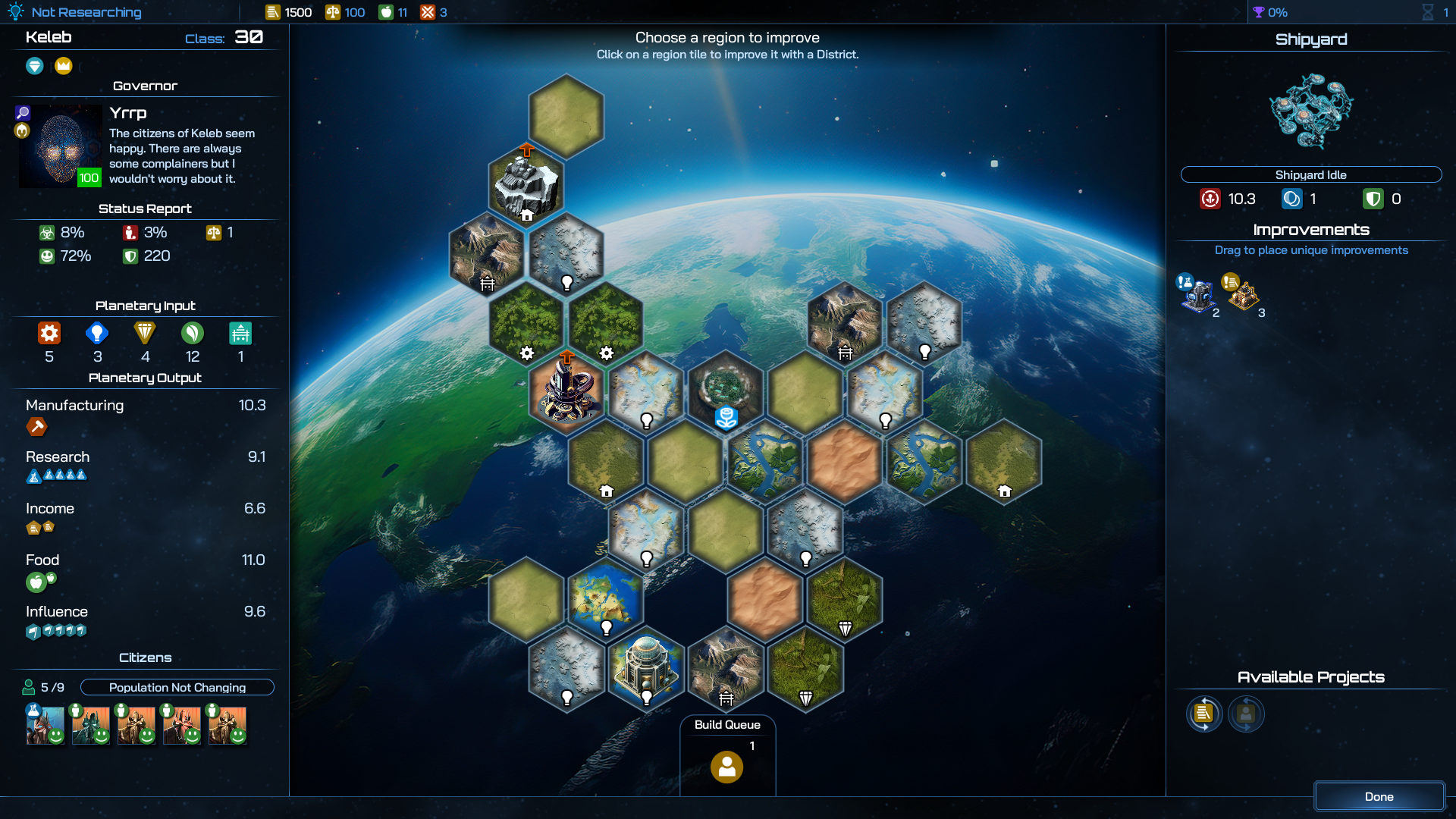Open the Shipyard Idle status bar
Viewport: 1456px width, 819px height.
[1310, 174]
